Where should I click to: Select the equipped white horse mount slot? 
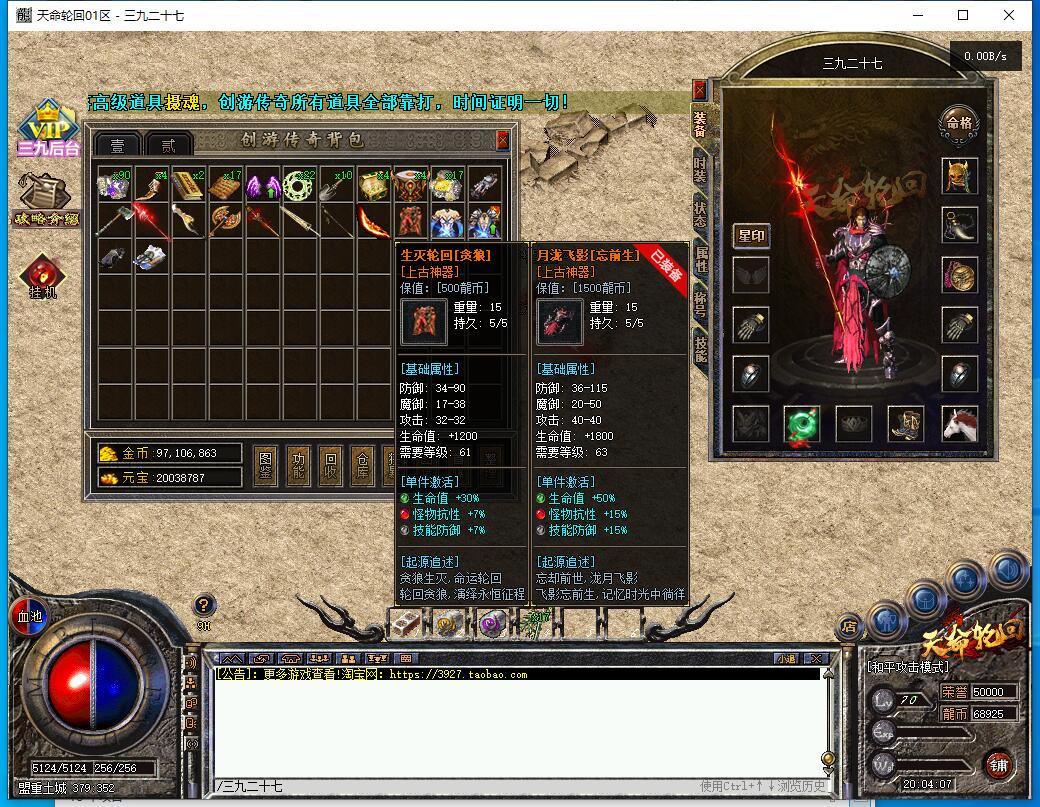959,424
